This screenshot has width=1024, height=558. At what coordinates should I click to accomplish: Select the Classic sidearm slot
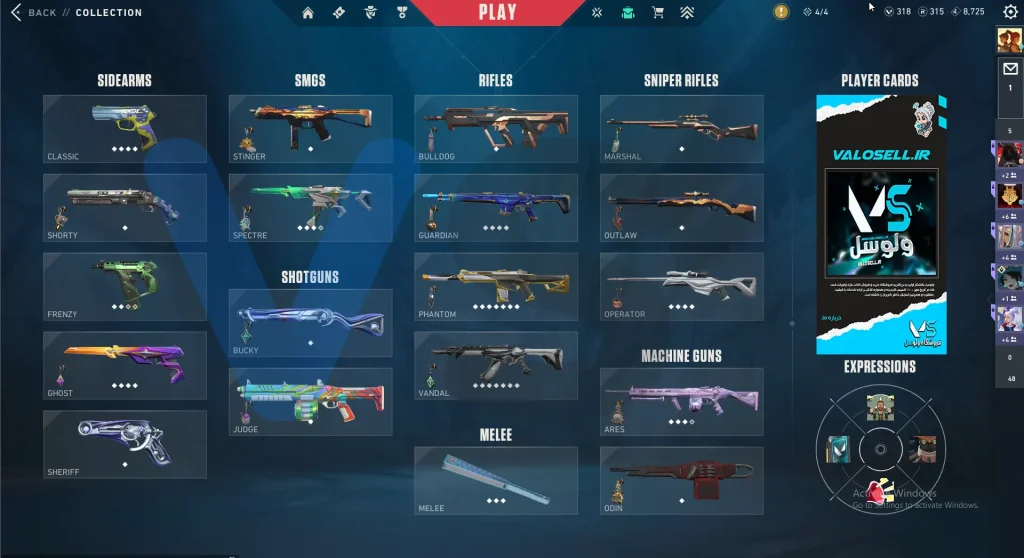tap(125, 129)
